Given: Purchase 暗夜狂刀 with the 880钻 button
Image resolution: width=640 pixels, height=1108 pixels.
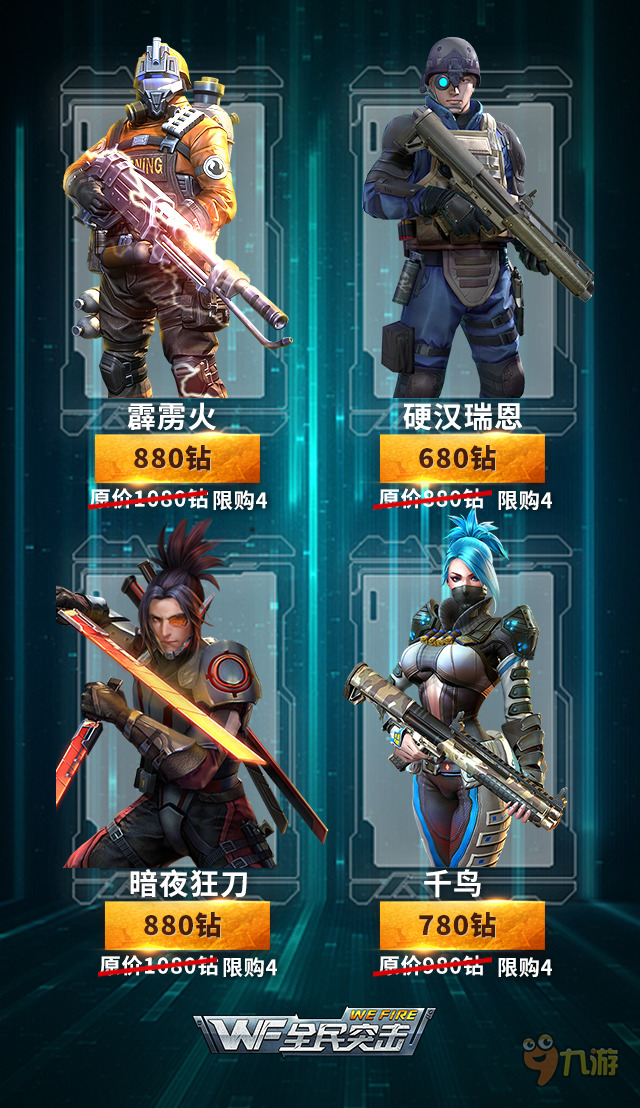Looking at the screenshot, I should (187, 925).
